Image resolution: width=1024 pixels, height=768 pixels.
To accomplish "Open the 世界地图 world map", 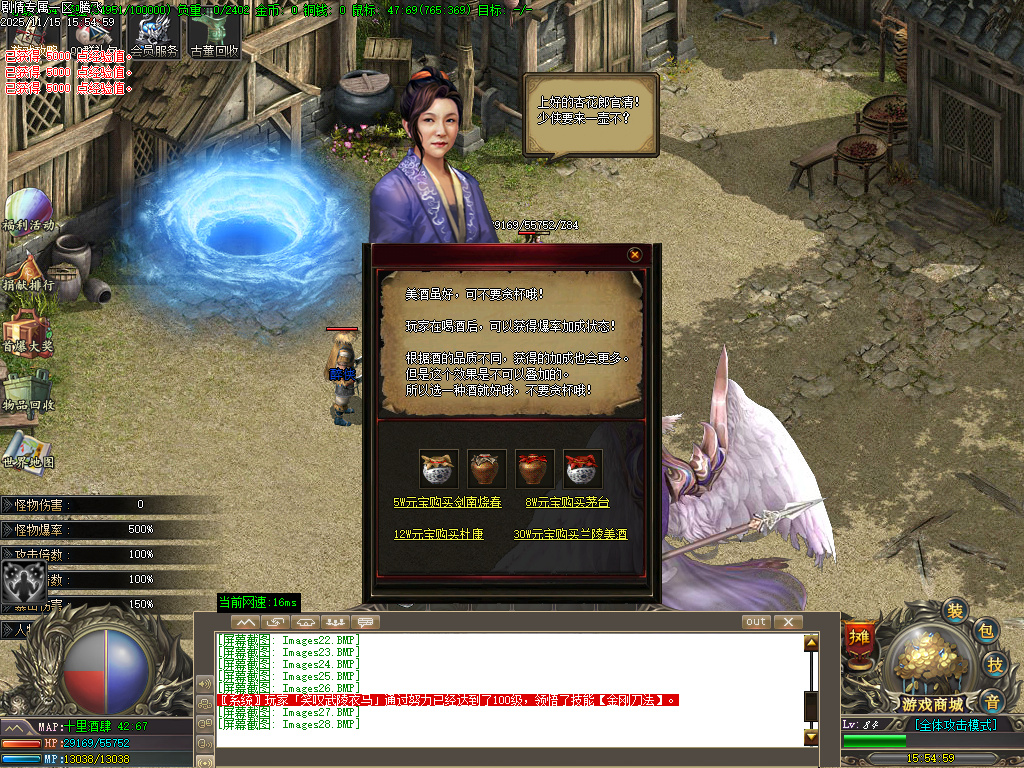I will tap(28, 450).
